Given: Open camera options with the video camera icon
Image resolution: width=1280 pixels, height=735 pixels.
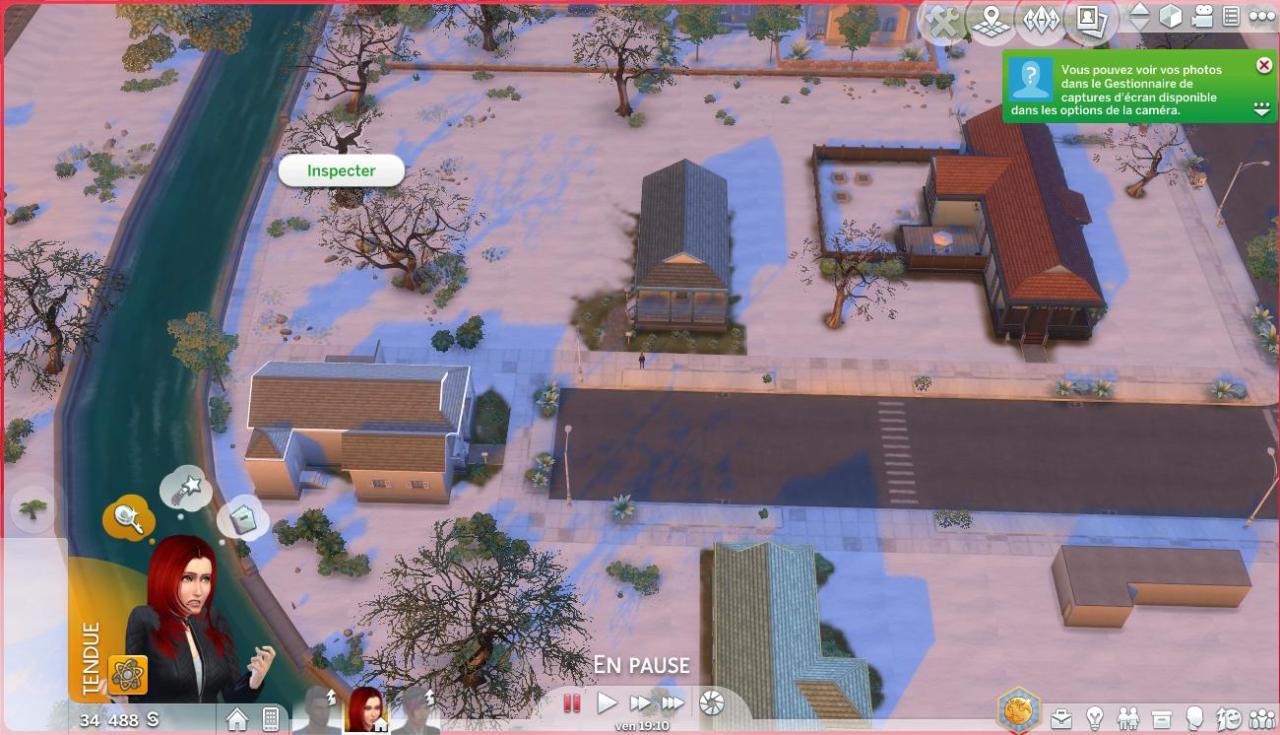Looking at the screenshot, I should pos(1202,17).
